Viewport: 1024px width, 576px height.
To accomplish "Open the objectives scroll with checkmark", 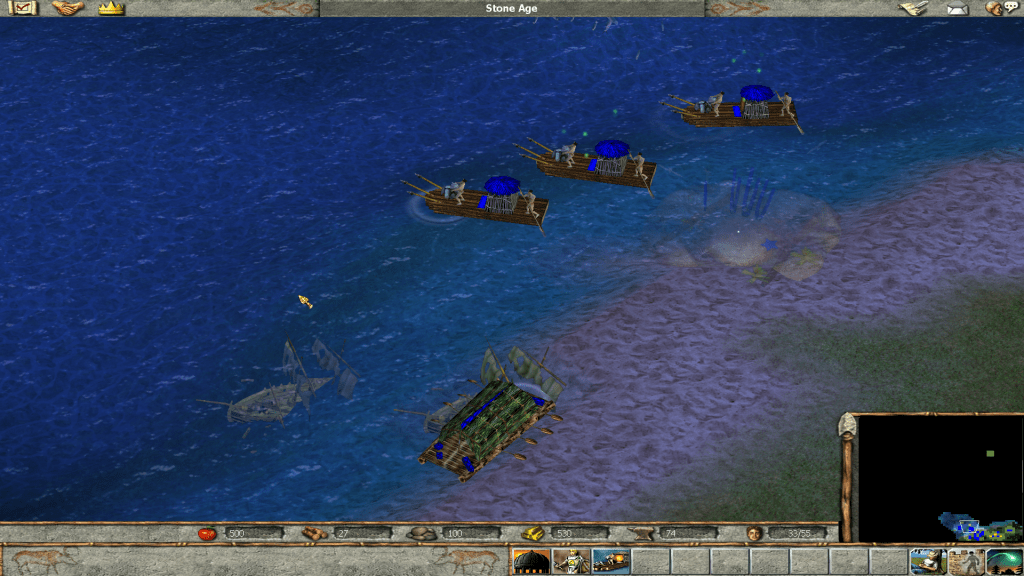I will (21, 8).
